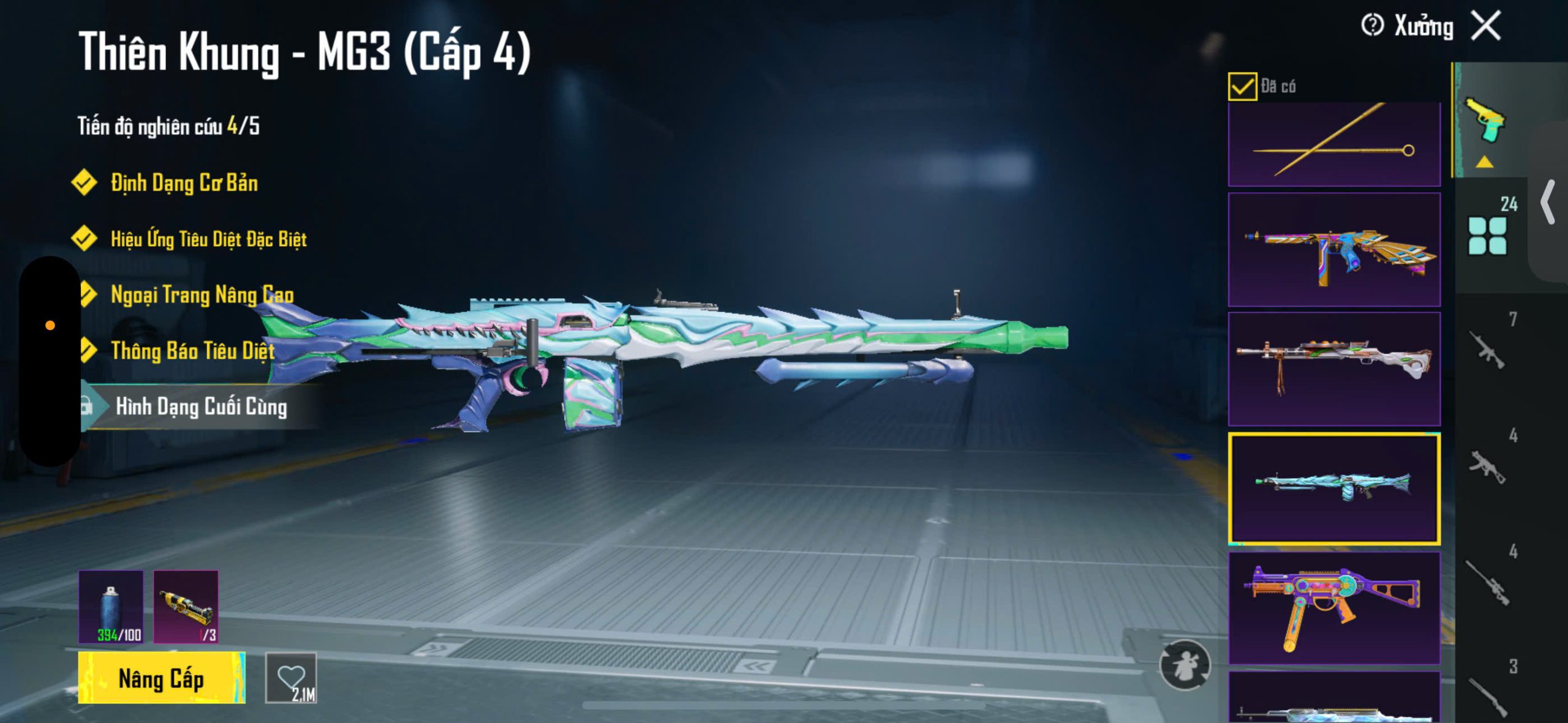View the locked Hình Dạng Cuối Cùng stage
The height and width of the screenshot is (723, 1568).
coord(201,406)
